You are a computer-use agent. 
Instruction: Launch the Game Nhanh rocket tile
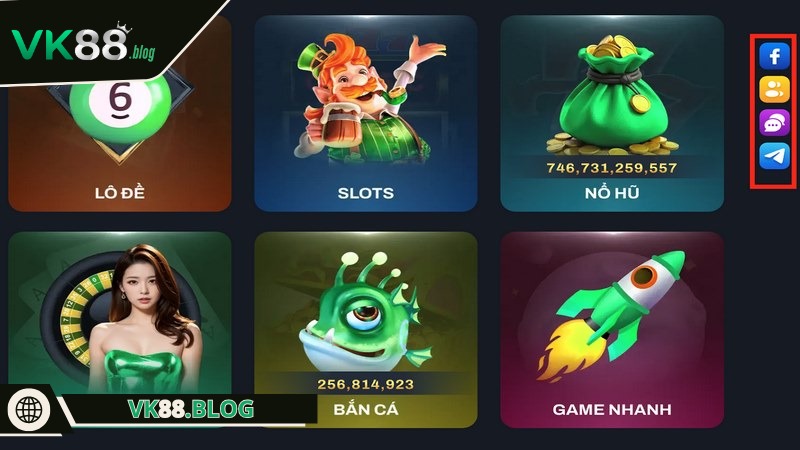(x=611, y=330)
